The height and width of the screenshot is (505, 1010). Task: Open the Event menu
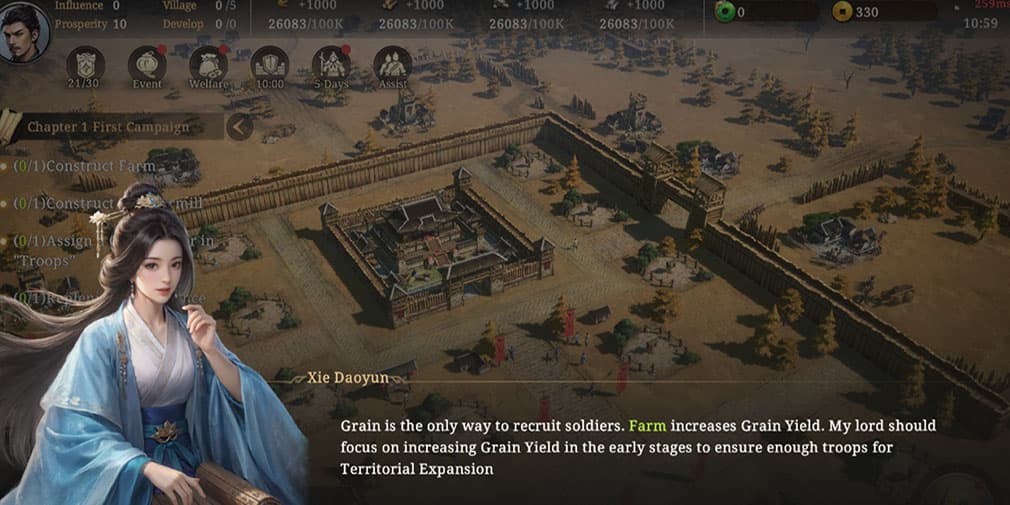147,66
